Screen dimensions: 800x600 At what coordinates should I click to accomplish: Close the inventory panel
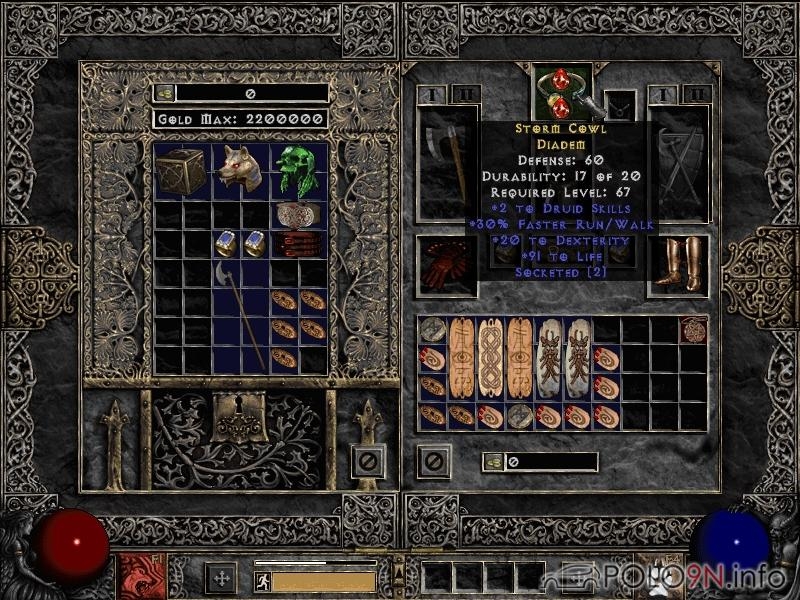[433, 461]
